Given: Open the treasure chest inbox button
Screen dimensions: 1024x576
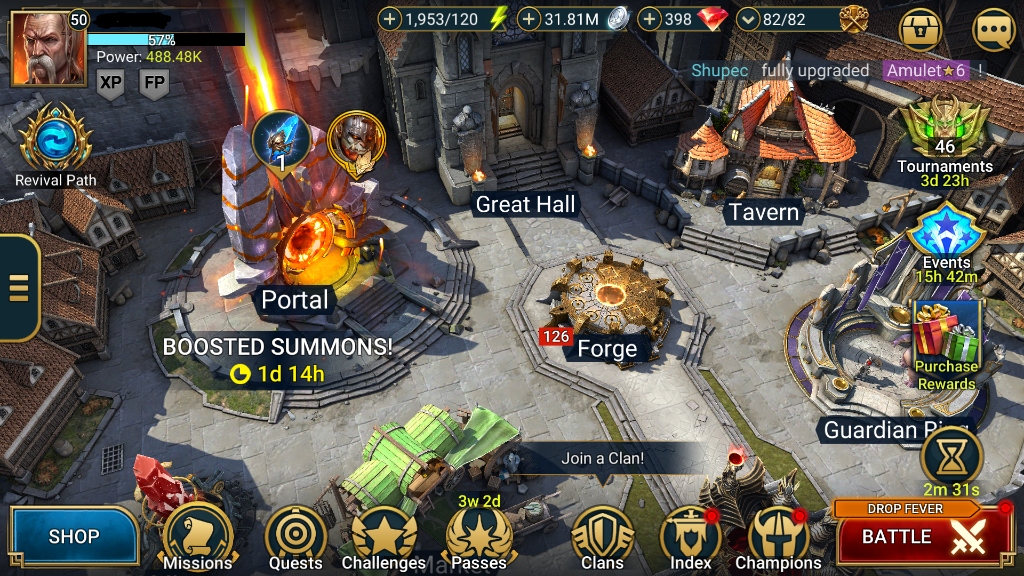Looking at the screenshot, I should click(921, 30).
